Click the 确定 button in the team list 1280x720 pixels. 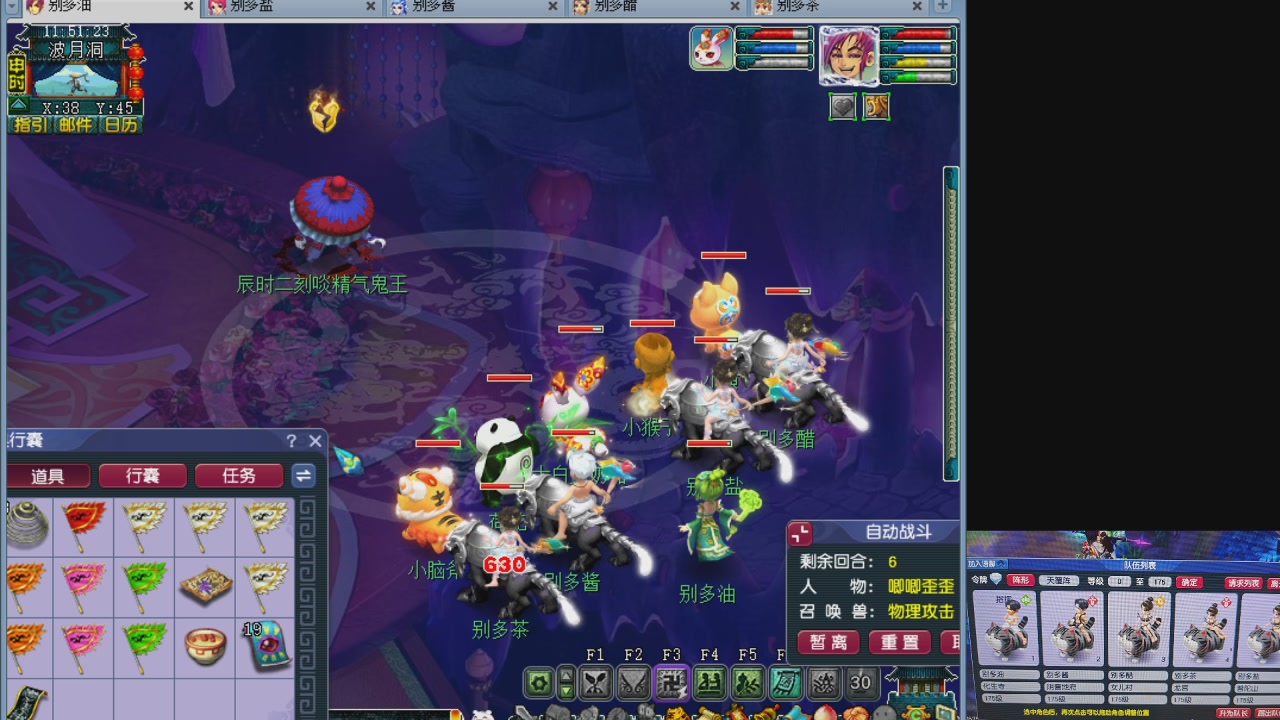[x=1188, y=581]
